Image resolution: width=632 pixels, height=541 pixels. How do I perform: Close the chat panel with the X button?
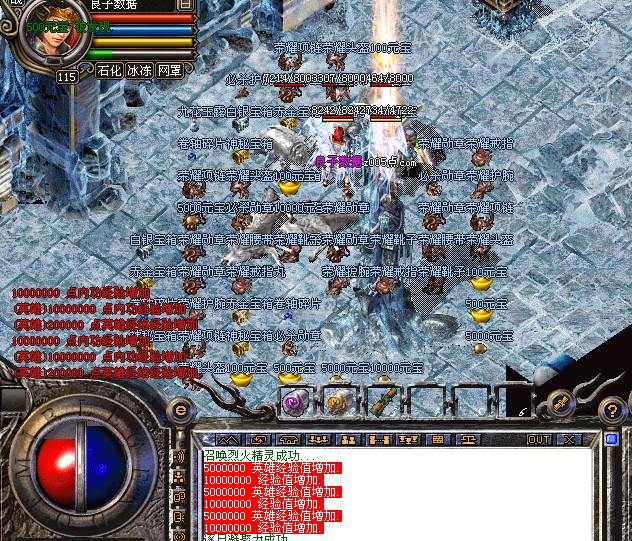[569, 439]
